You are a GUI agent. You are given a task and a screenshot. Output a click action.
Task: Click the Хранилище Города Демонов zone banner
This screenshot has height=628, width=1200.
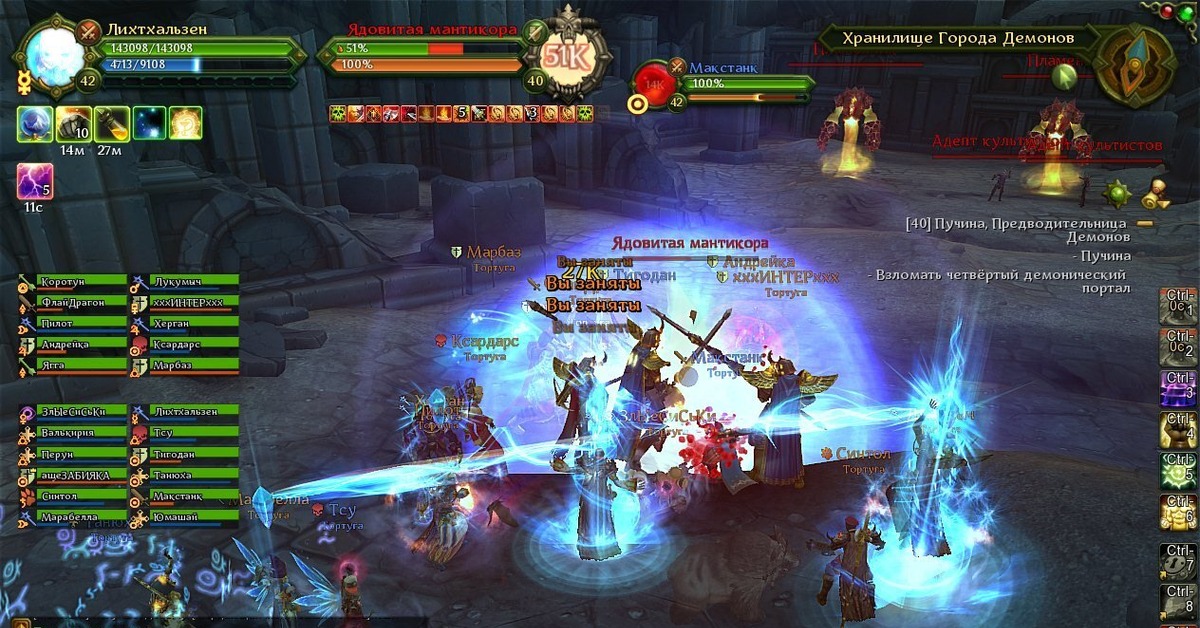tap(957, 38)
